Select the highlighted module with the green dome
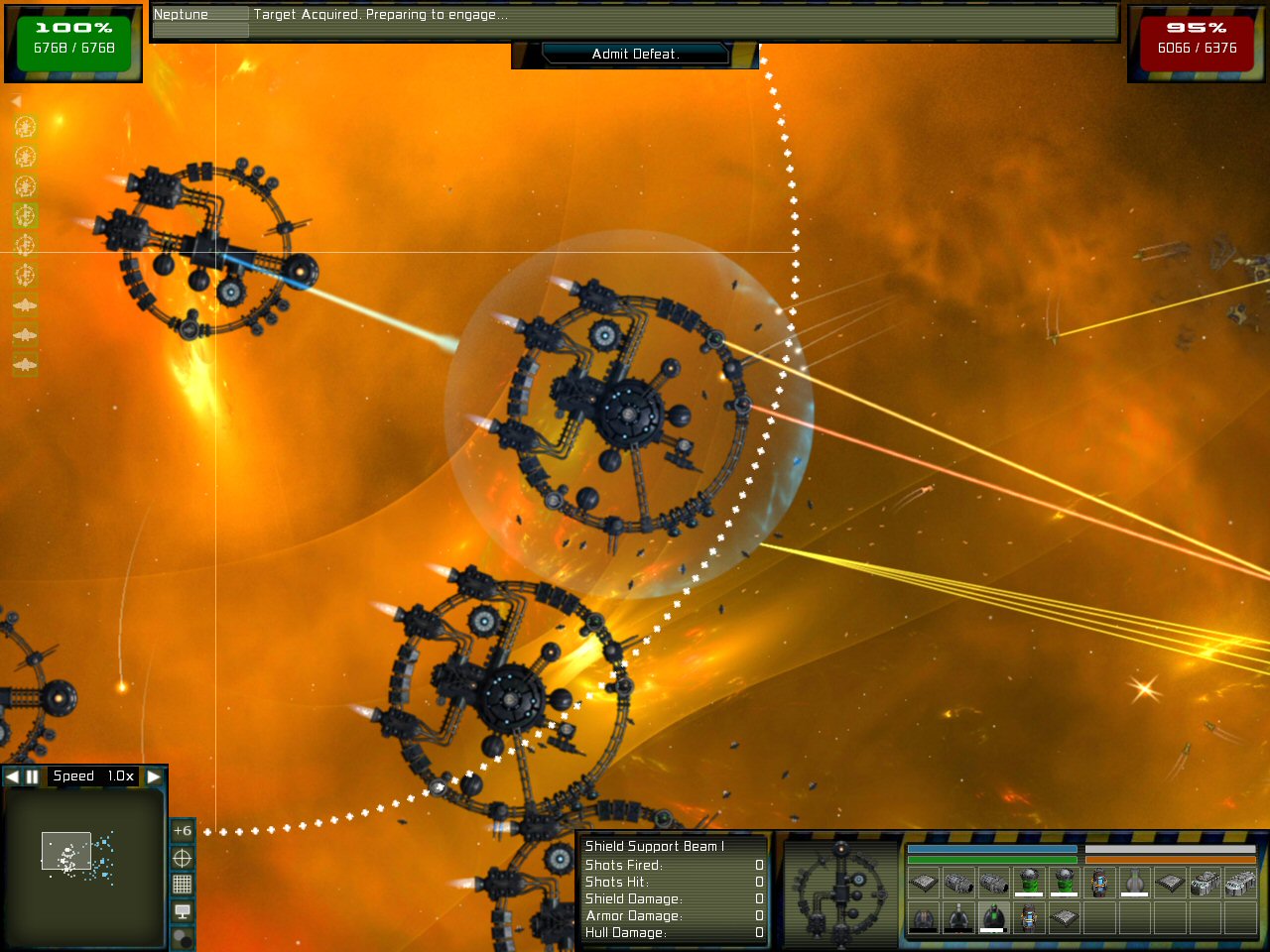Viewport: 1270px width, 952px height. point(993,918)
